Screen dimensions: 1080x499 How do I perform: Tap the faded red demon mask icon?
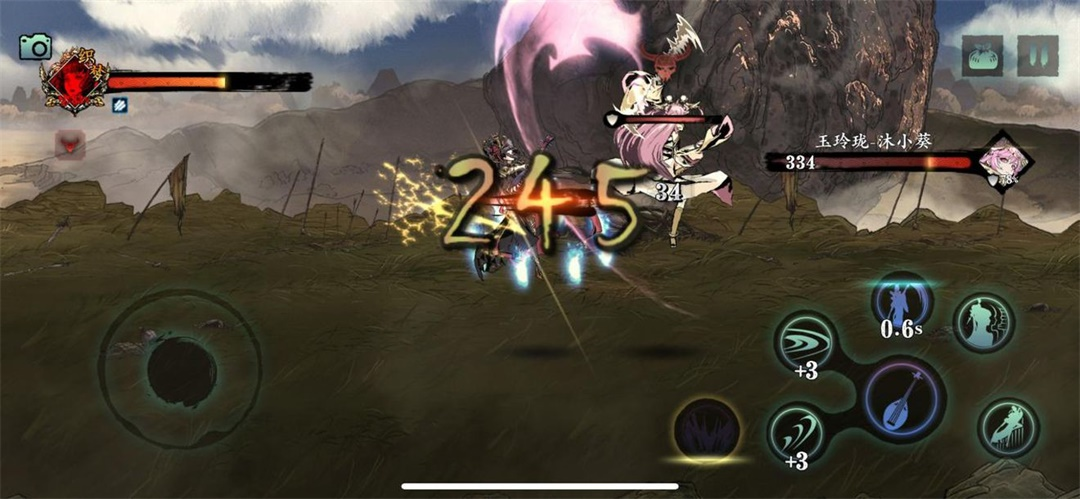[x=70, y=146]
